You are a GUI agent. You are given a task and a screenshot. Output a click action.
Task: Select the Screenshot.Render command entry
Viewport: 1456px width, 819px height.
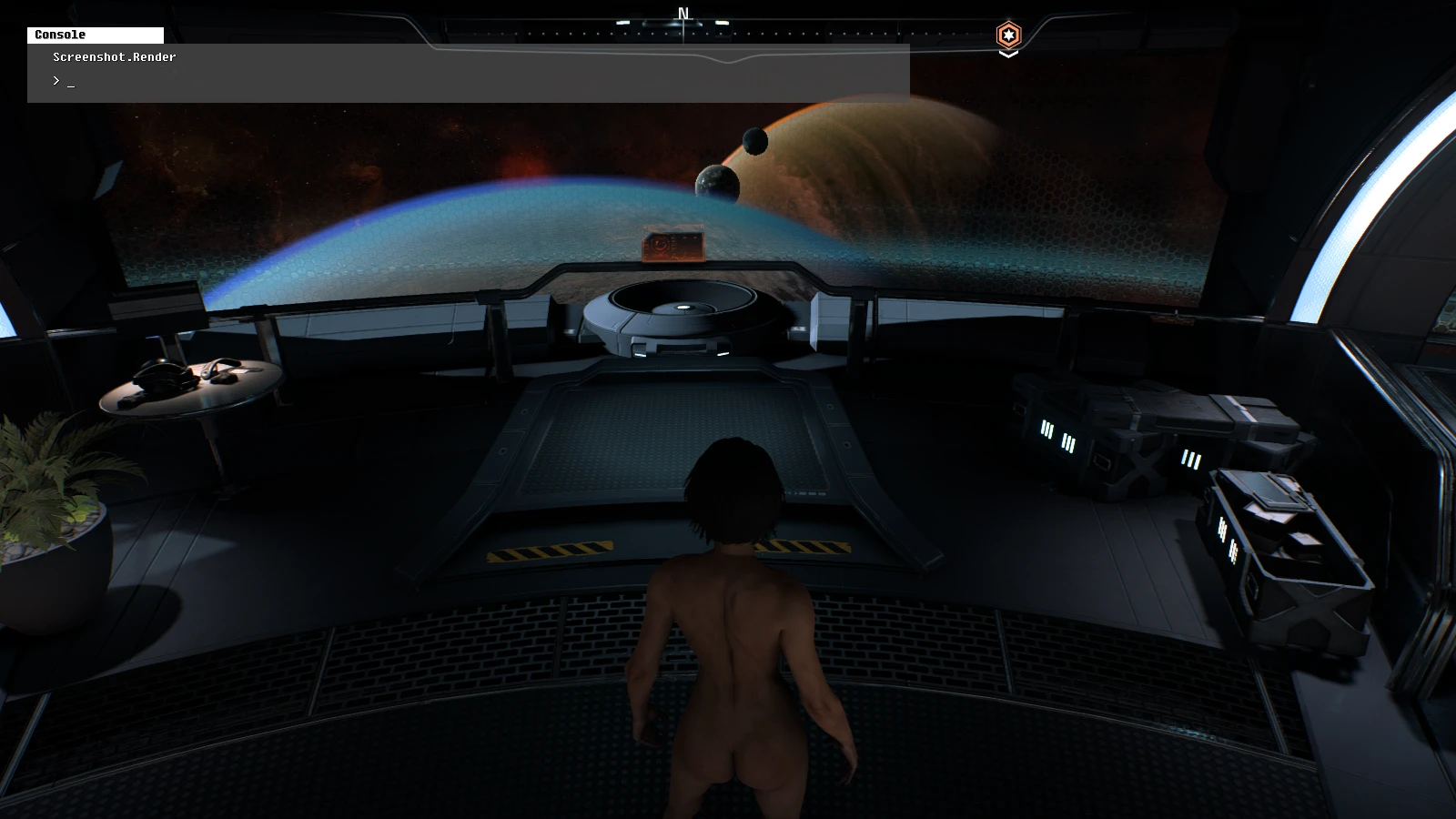[114, 57]
